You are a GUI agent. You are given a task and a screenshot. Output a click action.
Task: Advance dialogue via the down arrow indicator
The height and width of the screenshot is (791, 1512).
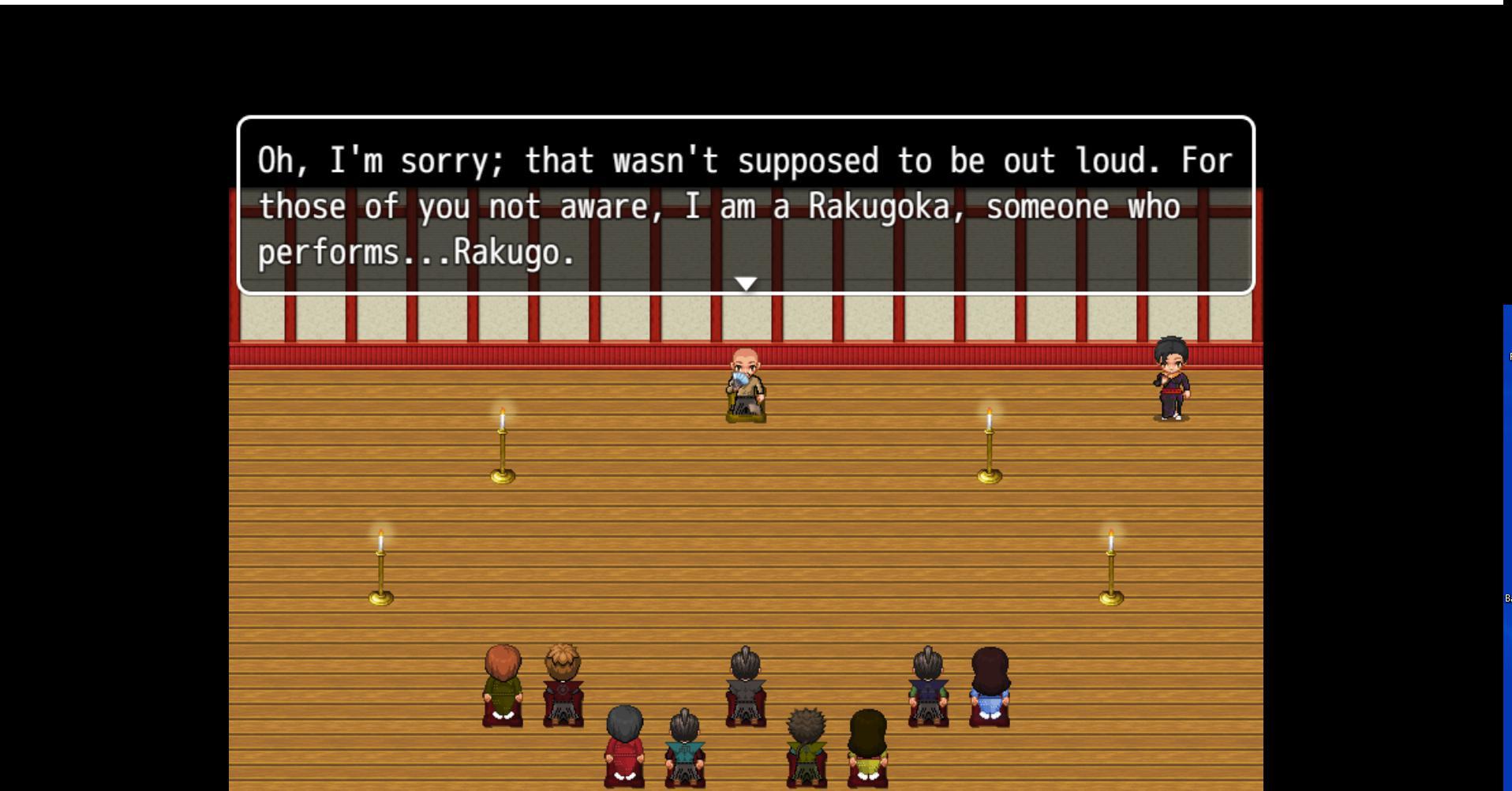click(x=745, y=282)
